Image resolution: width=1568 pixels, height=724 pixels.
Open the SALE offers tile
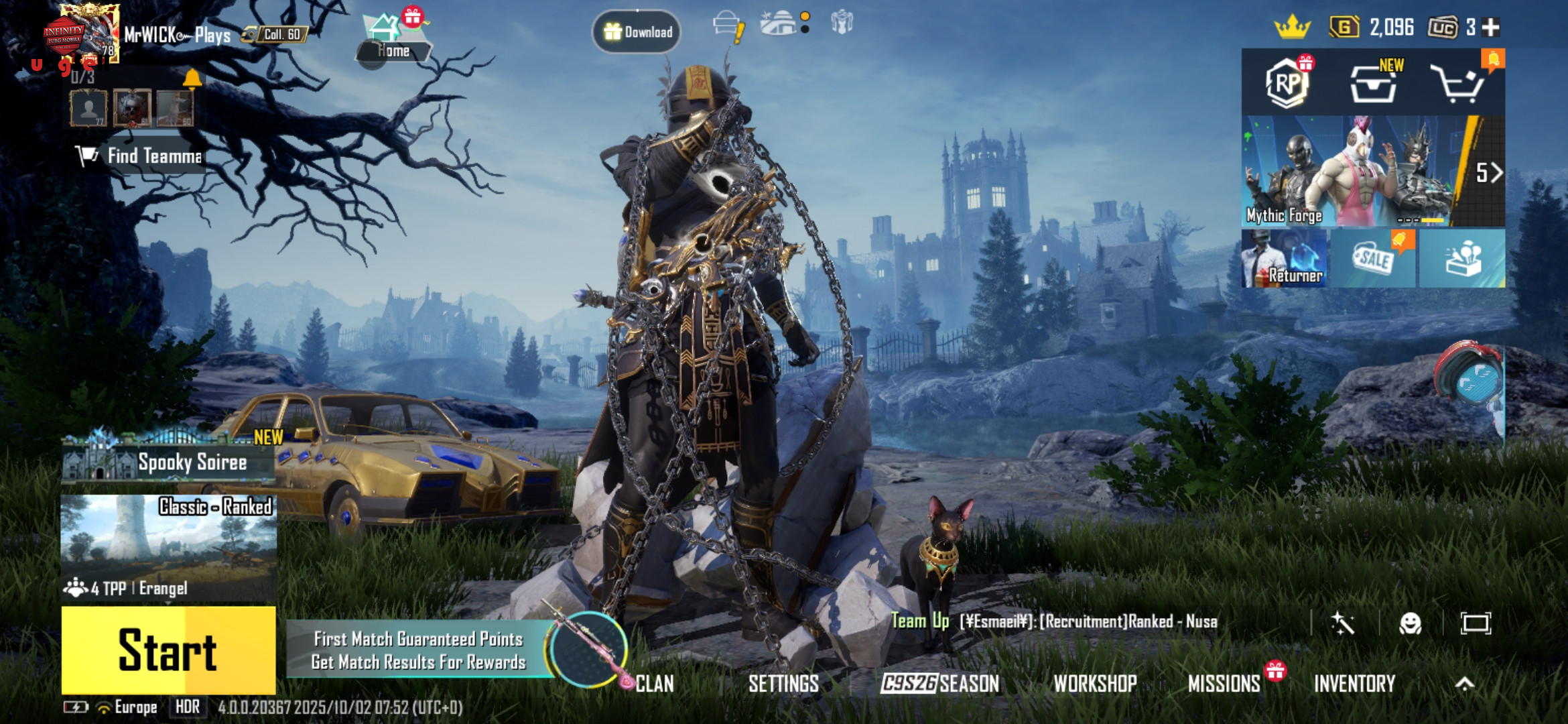pos(1373,259)
